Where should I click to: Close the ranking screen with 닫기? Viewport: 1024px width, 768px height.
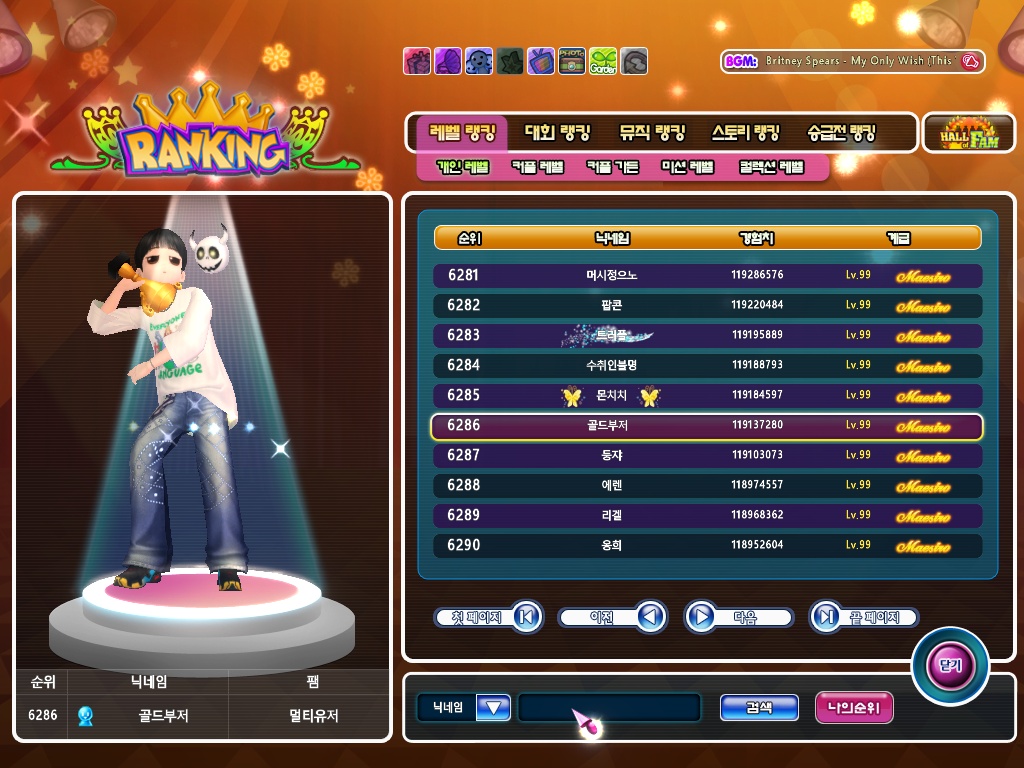(949, 665)
